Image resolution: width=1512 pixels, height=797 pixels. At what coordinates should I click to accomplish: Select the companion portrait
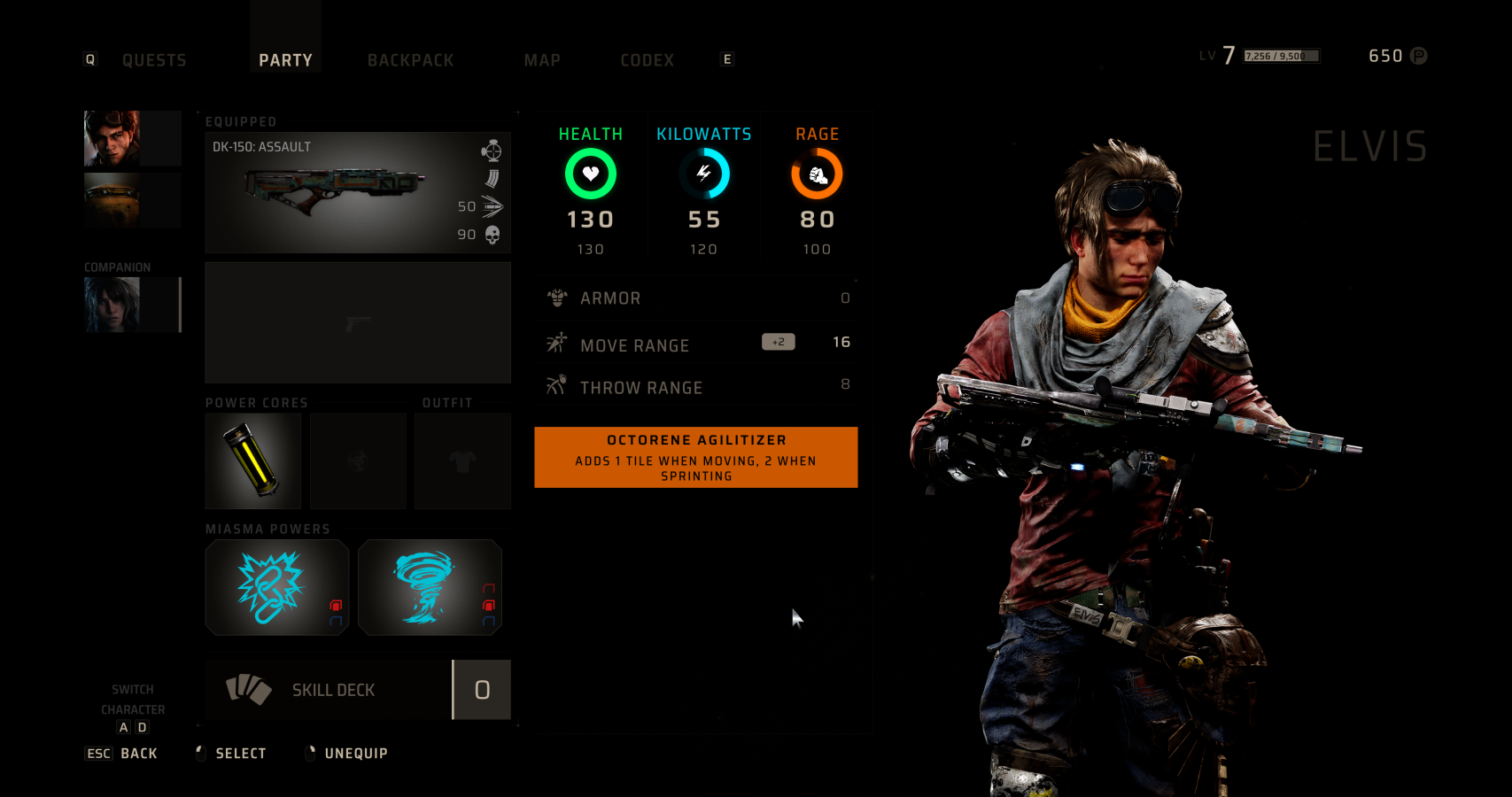[x=112, y=305]
